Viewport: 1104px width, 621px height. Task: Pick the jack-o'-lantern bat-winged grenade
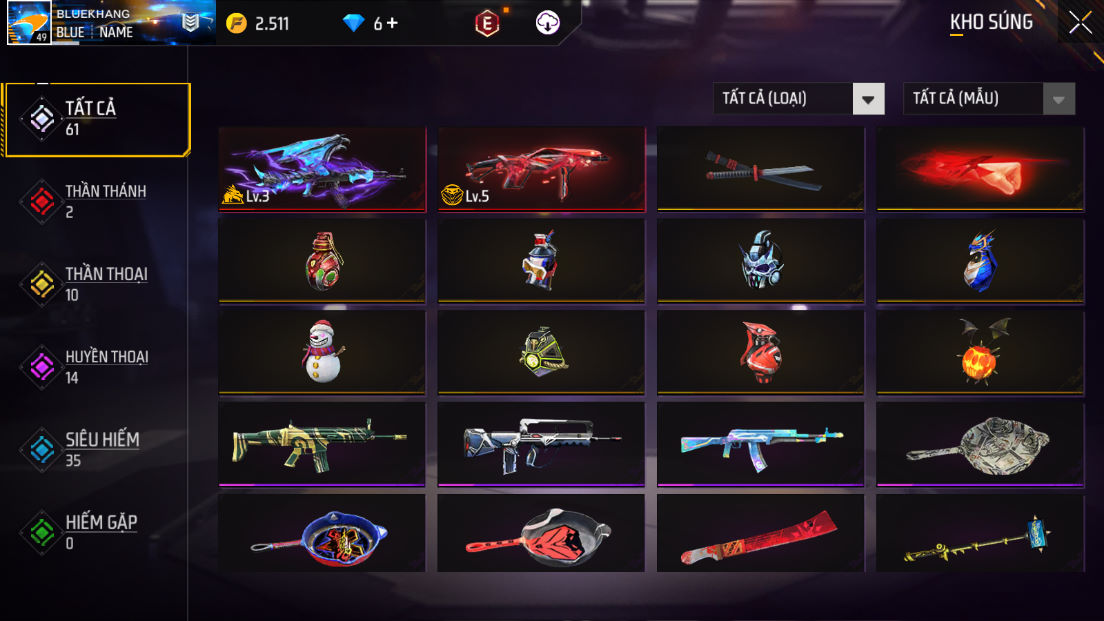click(980, 351)
